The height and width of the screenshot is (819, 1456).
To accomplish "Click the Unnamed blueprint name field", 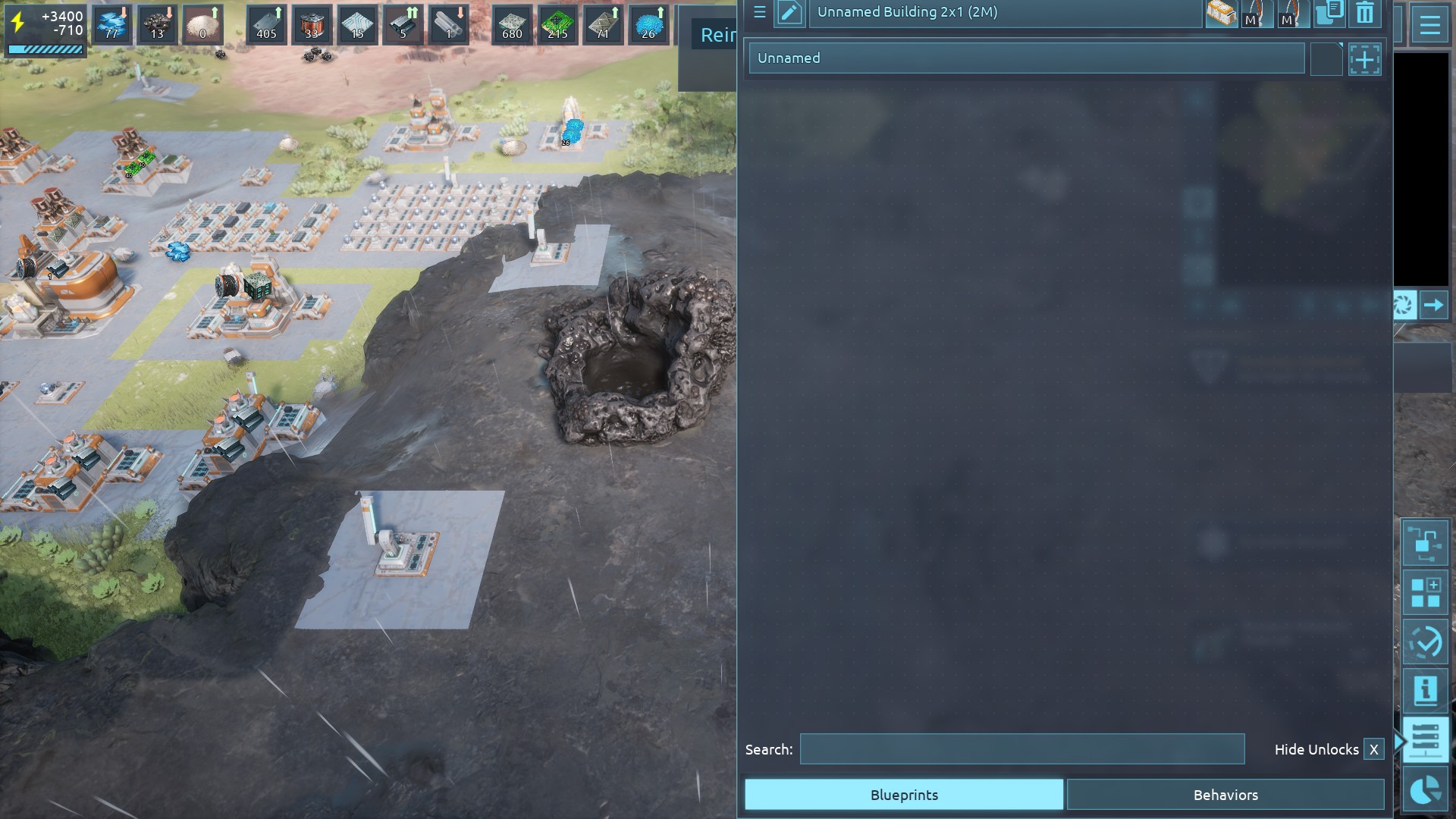I will pos(1026,58).
